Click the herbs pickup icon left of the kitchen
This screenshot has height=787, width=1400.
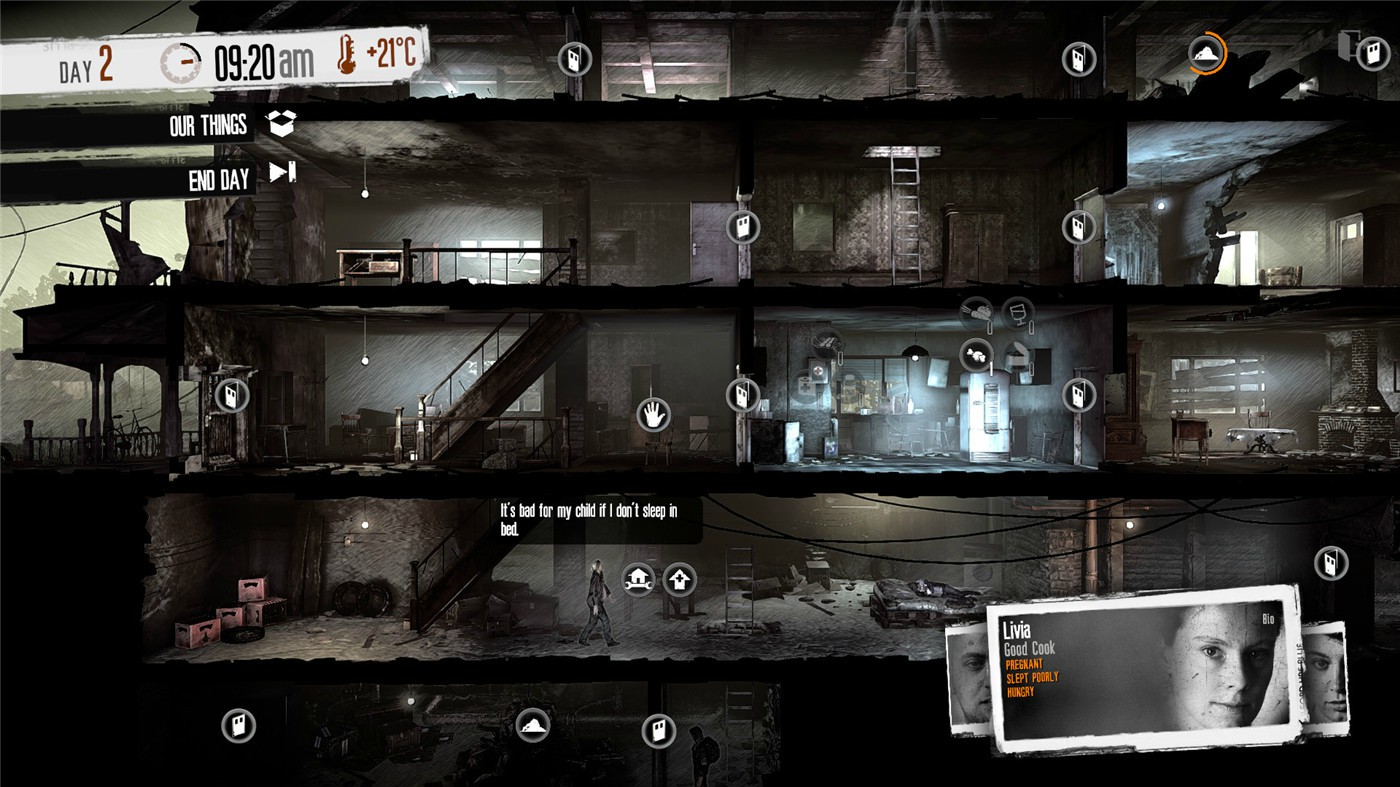pos(827,342)
